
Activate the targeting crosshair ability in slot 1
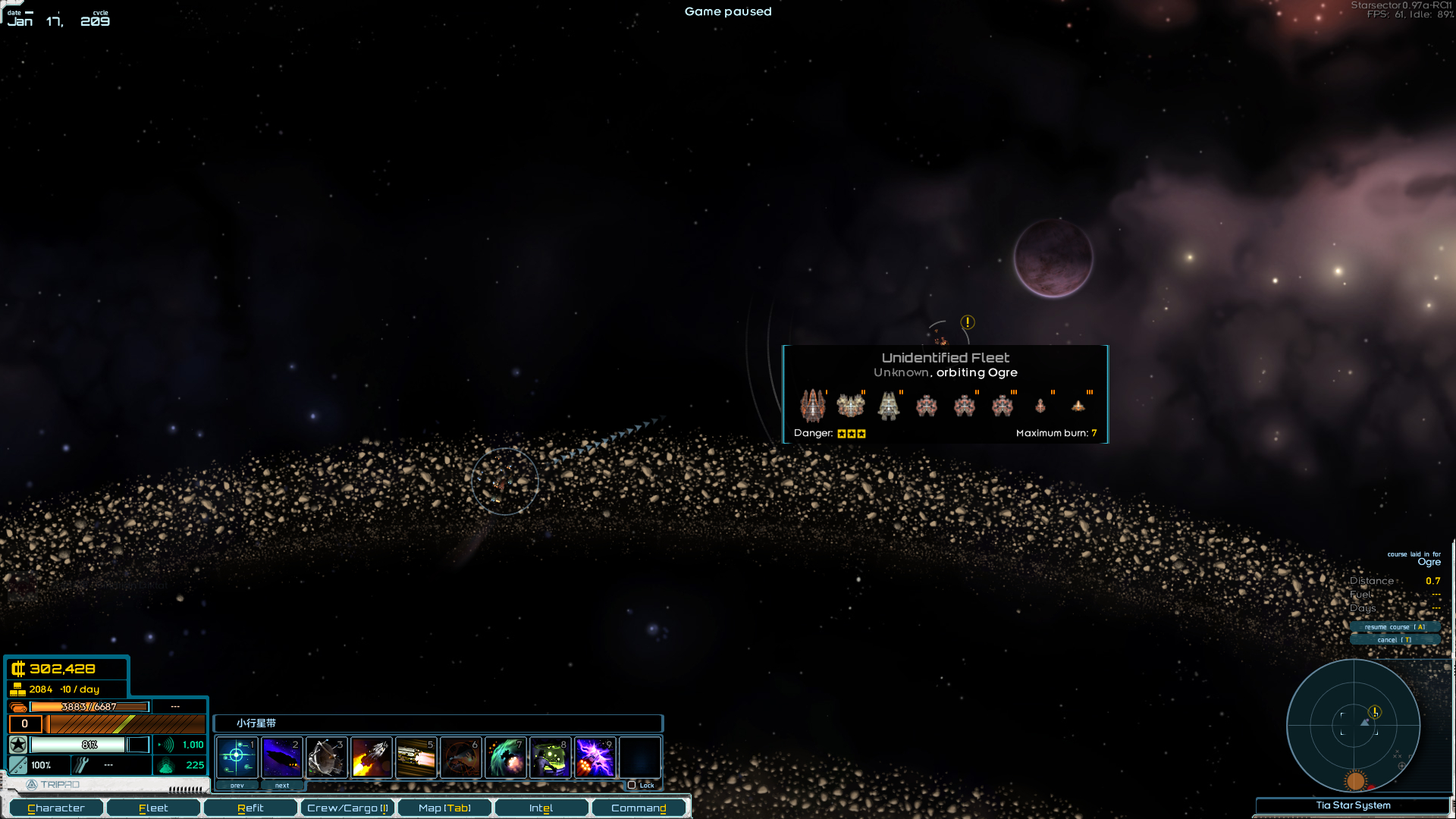point(237,757)
